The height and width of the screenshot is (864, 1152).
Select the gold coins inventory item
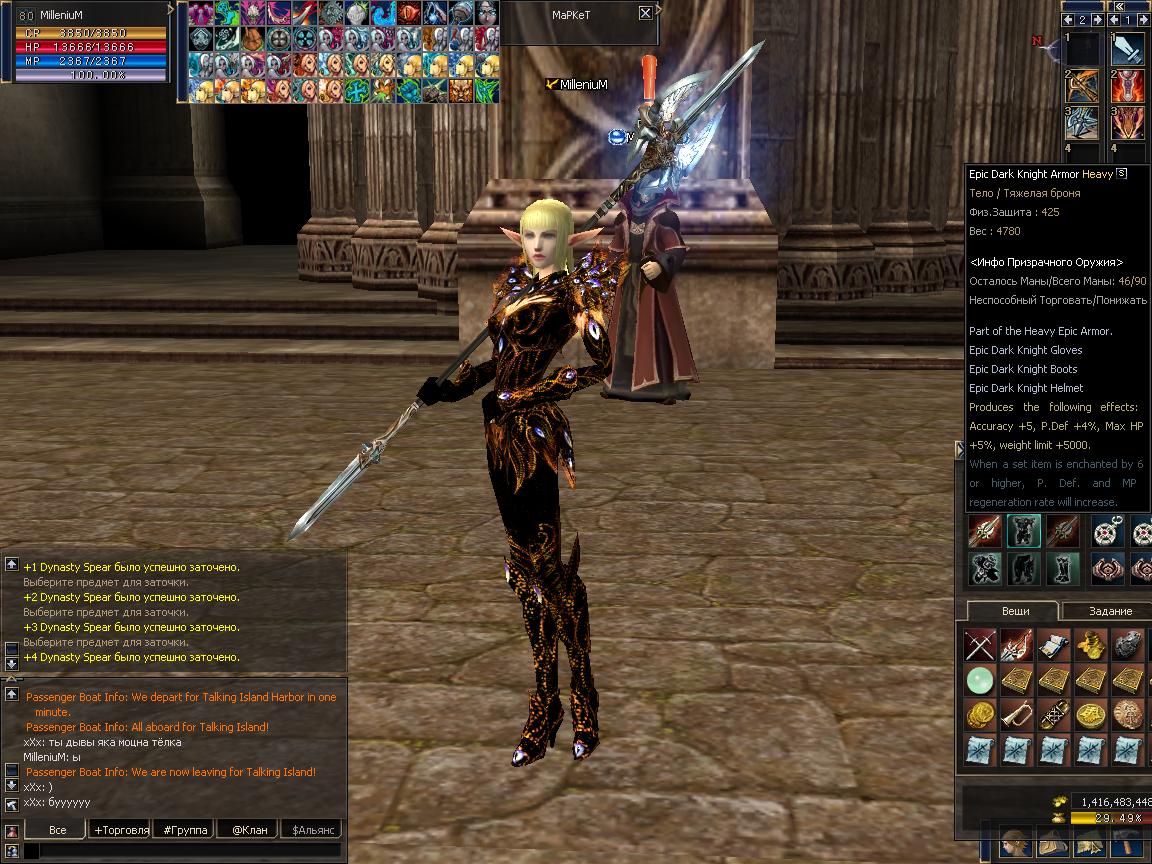coord(980,715)
